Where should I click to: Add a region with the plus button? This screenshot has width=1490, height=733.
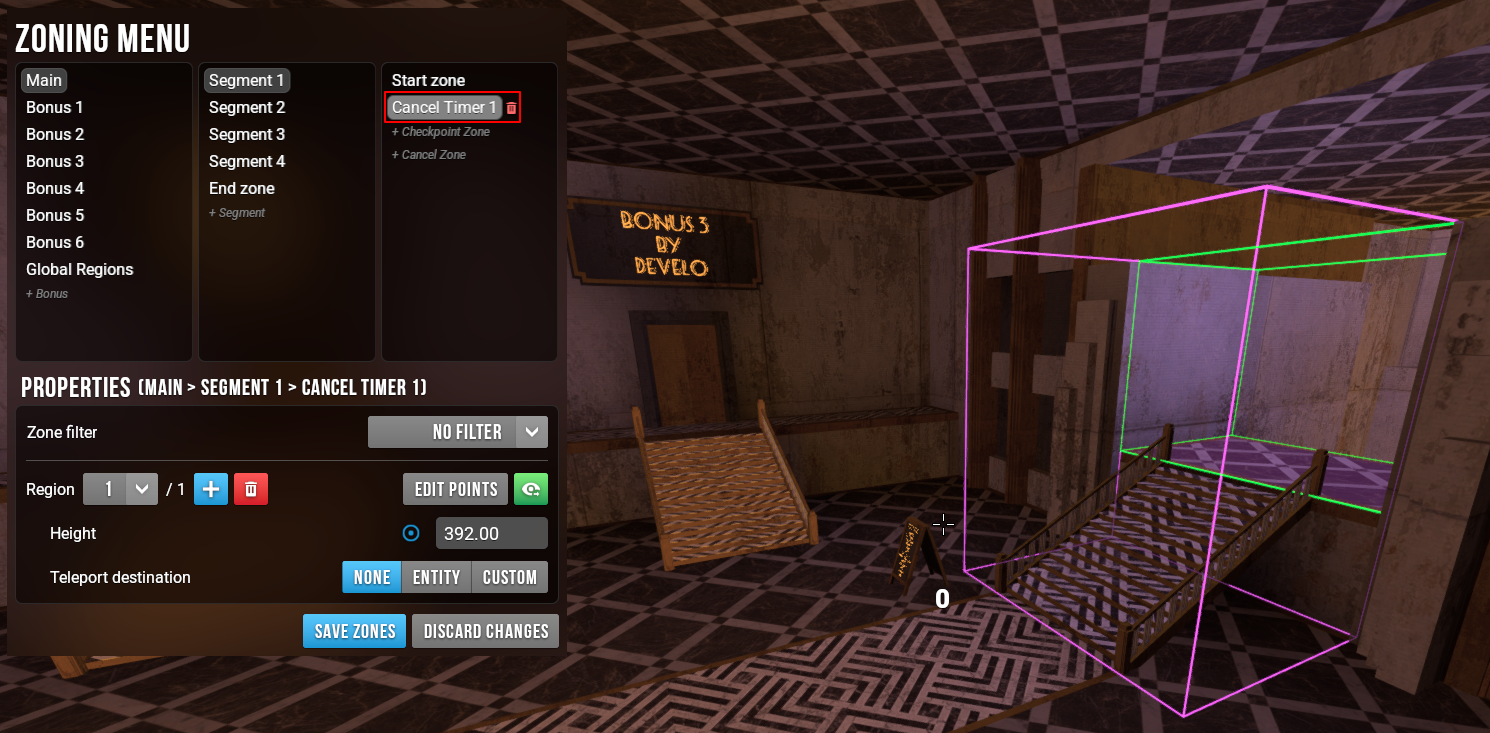coord(211,489)
